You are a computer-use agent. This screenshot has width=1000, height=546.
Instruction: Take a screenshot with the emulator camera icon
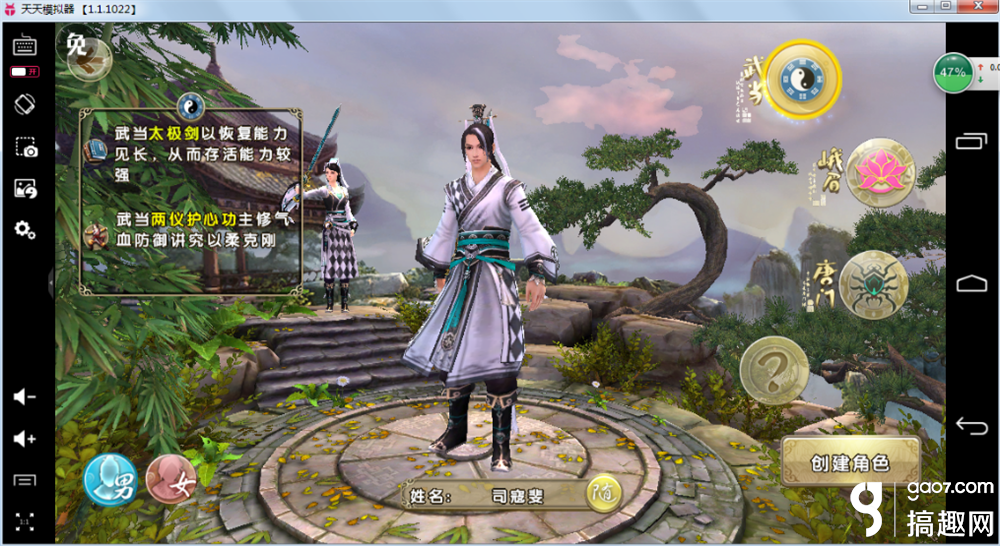pyautogui.click(x=25, y=148)
